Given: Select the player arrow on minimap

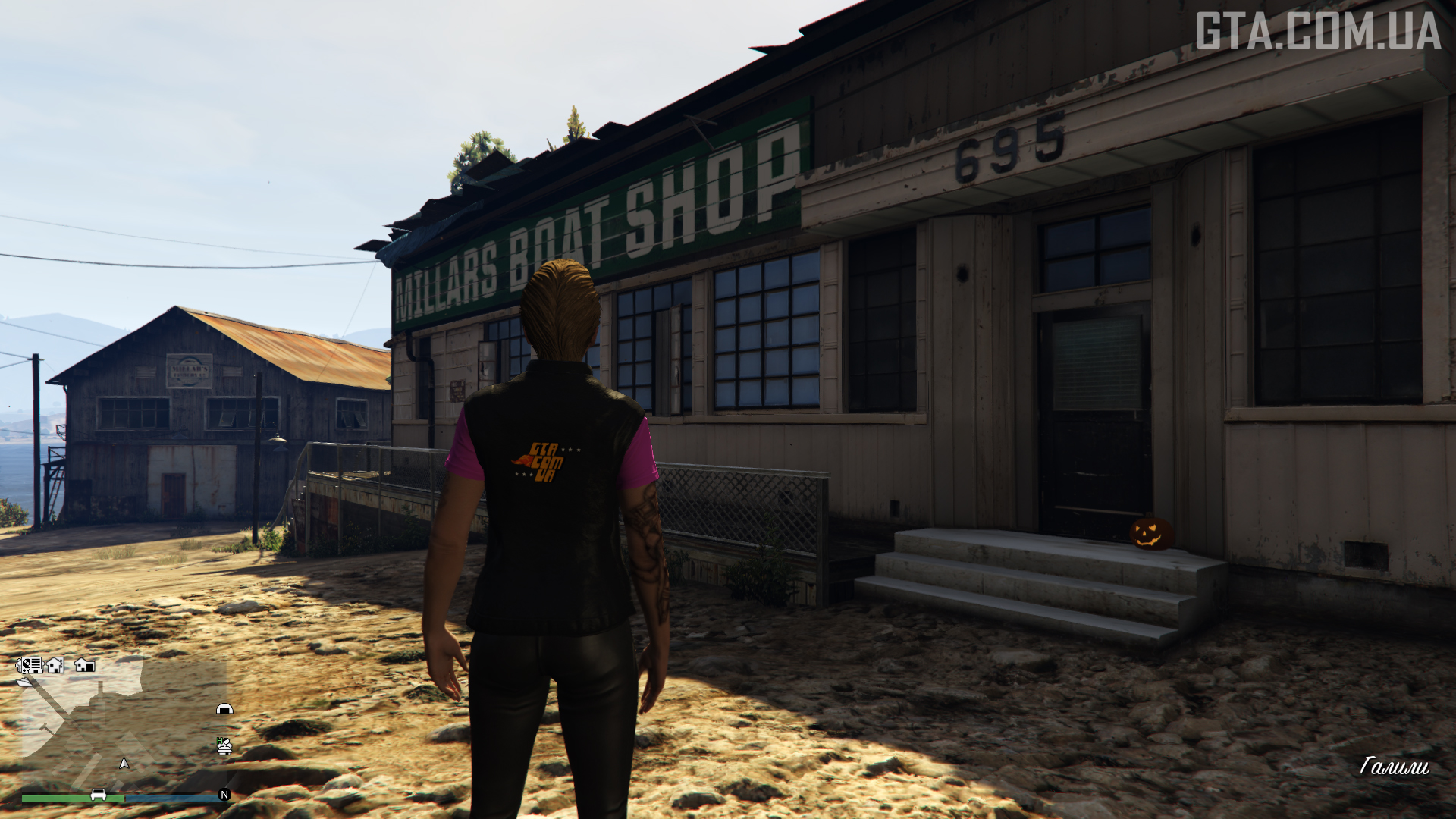Looking at the screenshot, I should (124, 763).
